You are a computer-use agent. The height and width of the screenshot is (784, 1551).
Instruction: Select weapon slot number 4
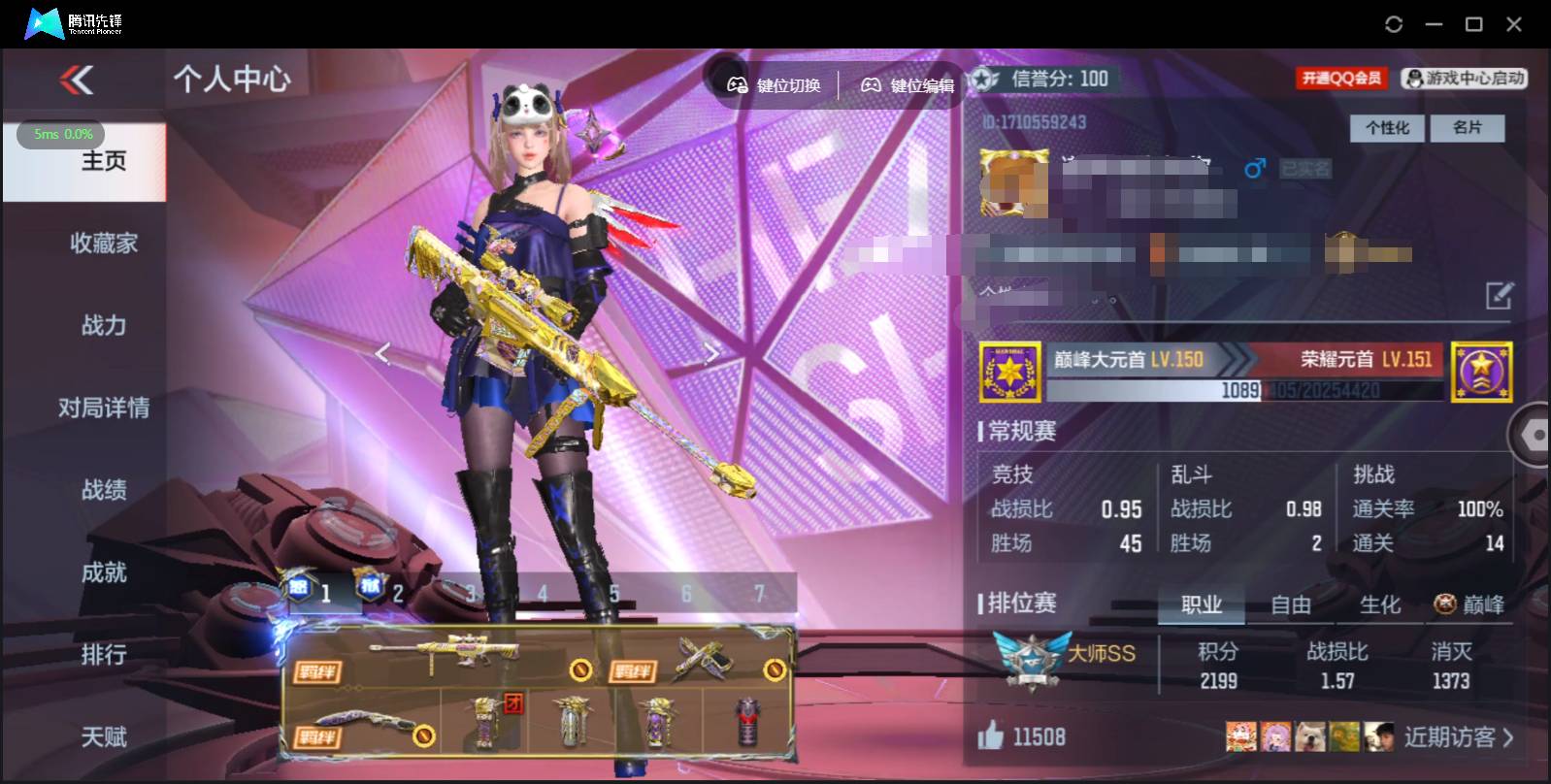pyautogui.click(x=541, y=592)
